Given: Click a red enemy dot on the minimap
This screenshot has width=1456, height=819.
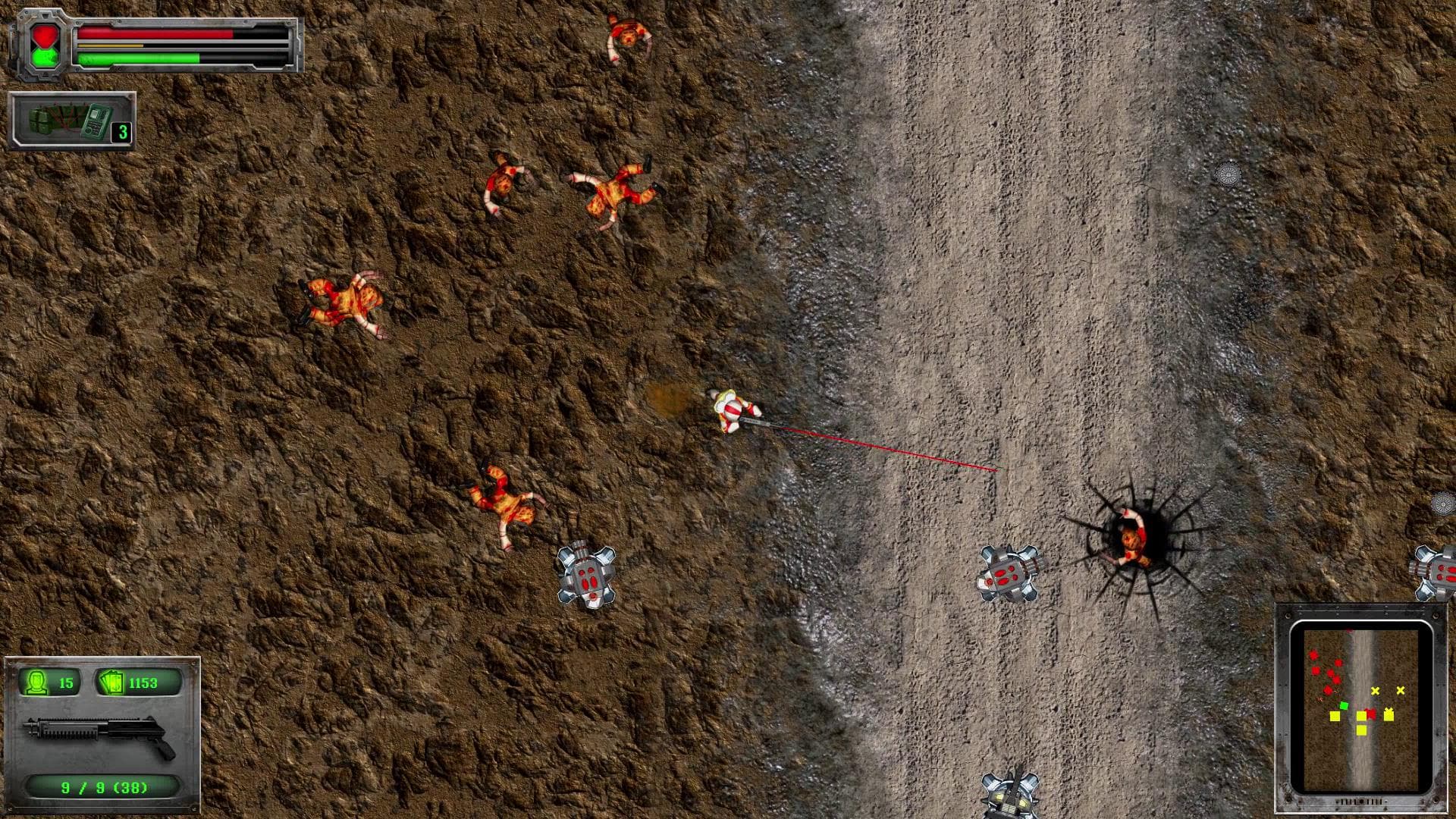Looking at the screenshot, I should (x=1314, y=655).
